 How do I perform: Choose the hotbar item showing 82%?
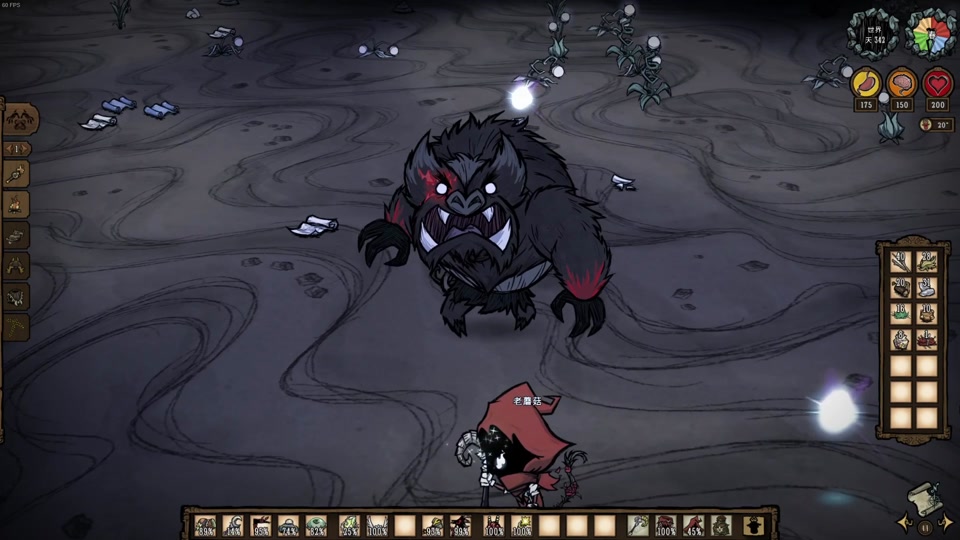pos(316,525)
